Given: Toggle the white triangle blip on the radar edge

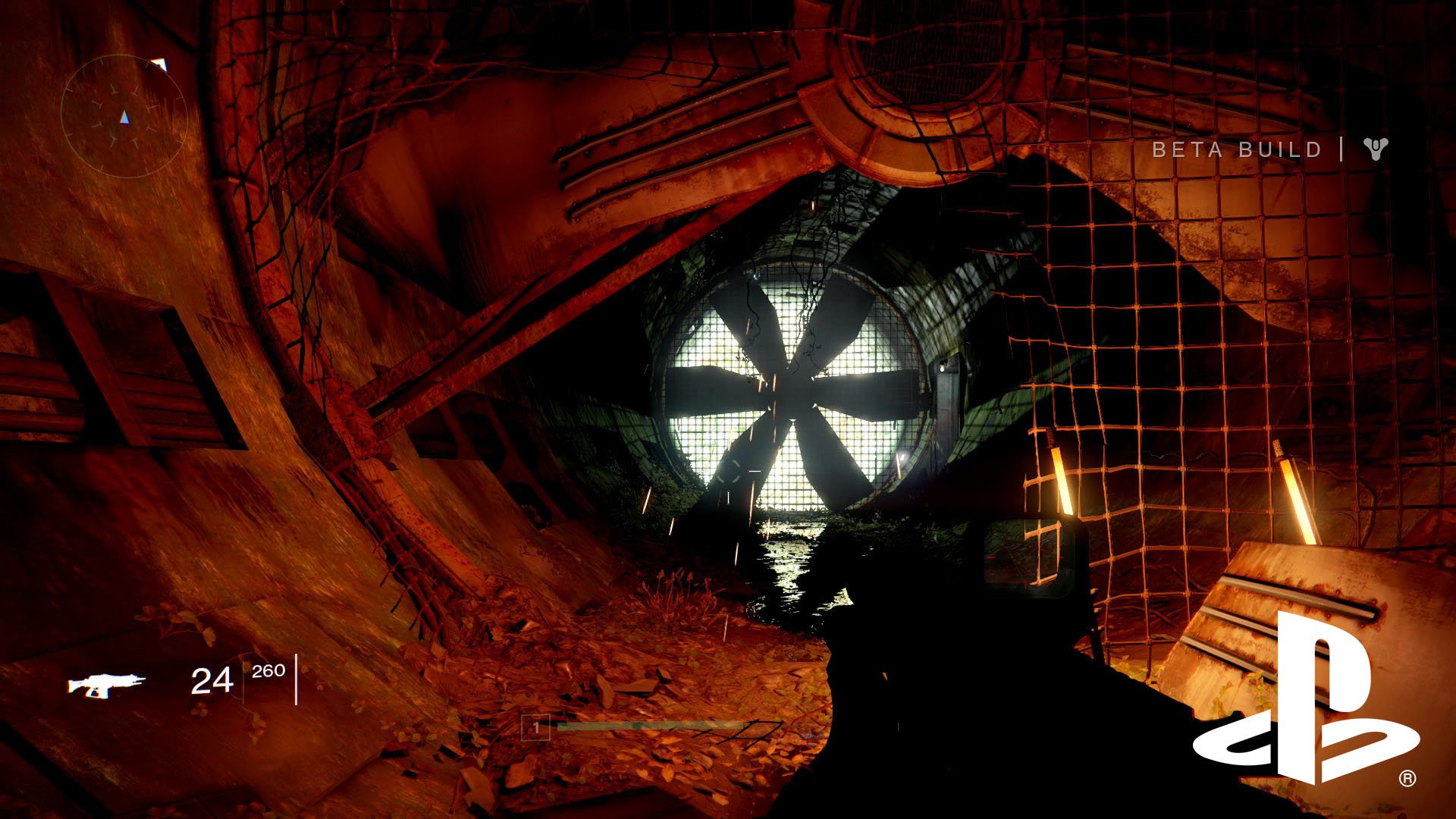Looking at the screenshot, I should (x=159, y=64).
